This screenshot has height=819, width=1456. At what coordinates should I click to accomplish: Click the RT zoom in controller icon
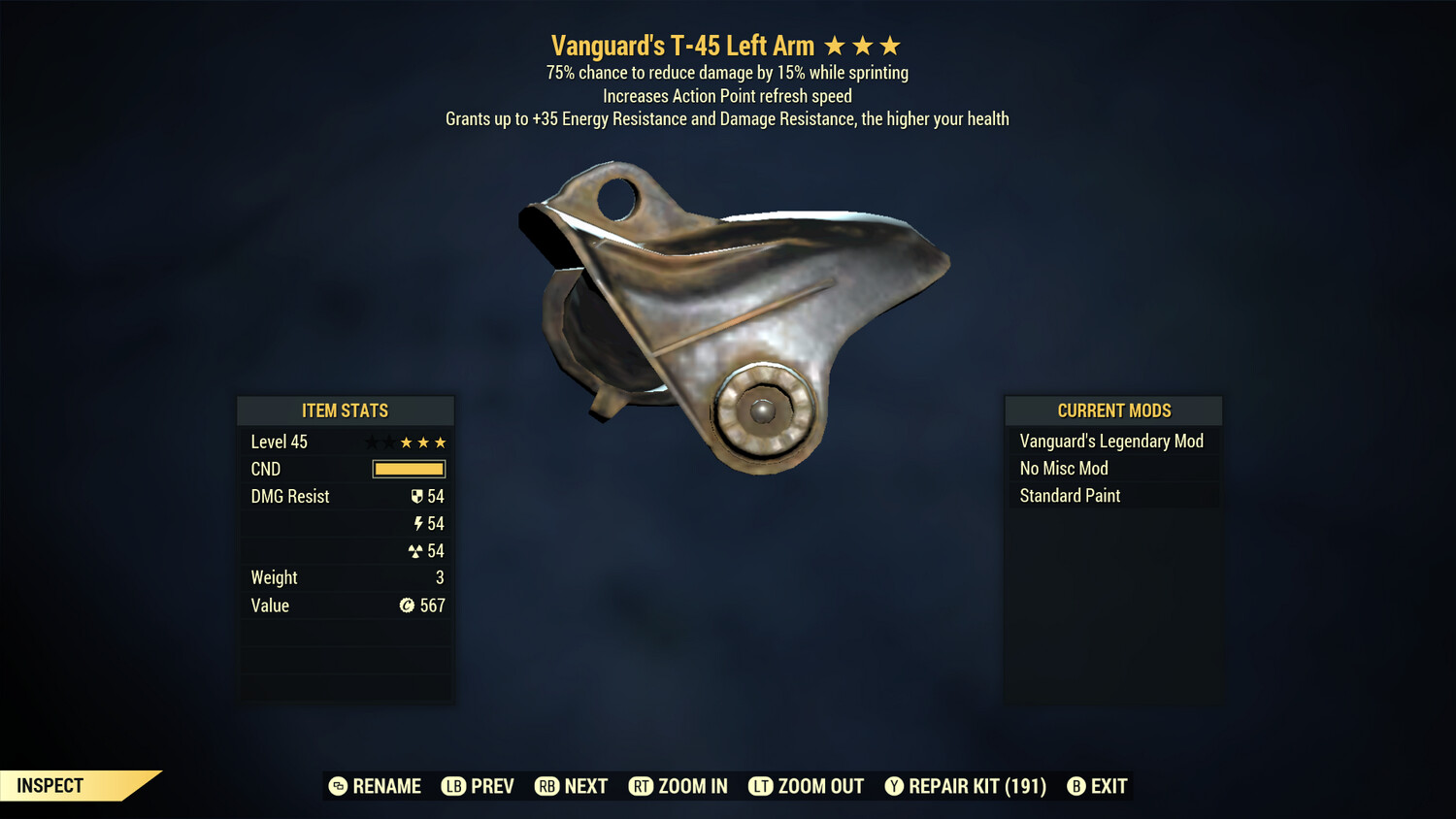[x=641, y=786]
